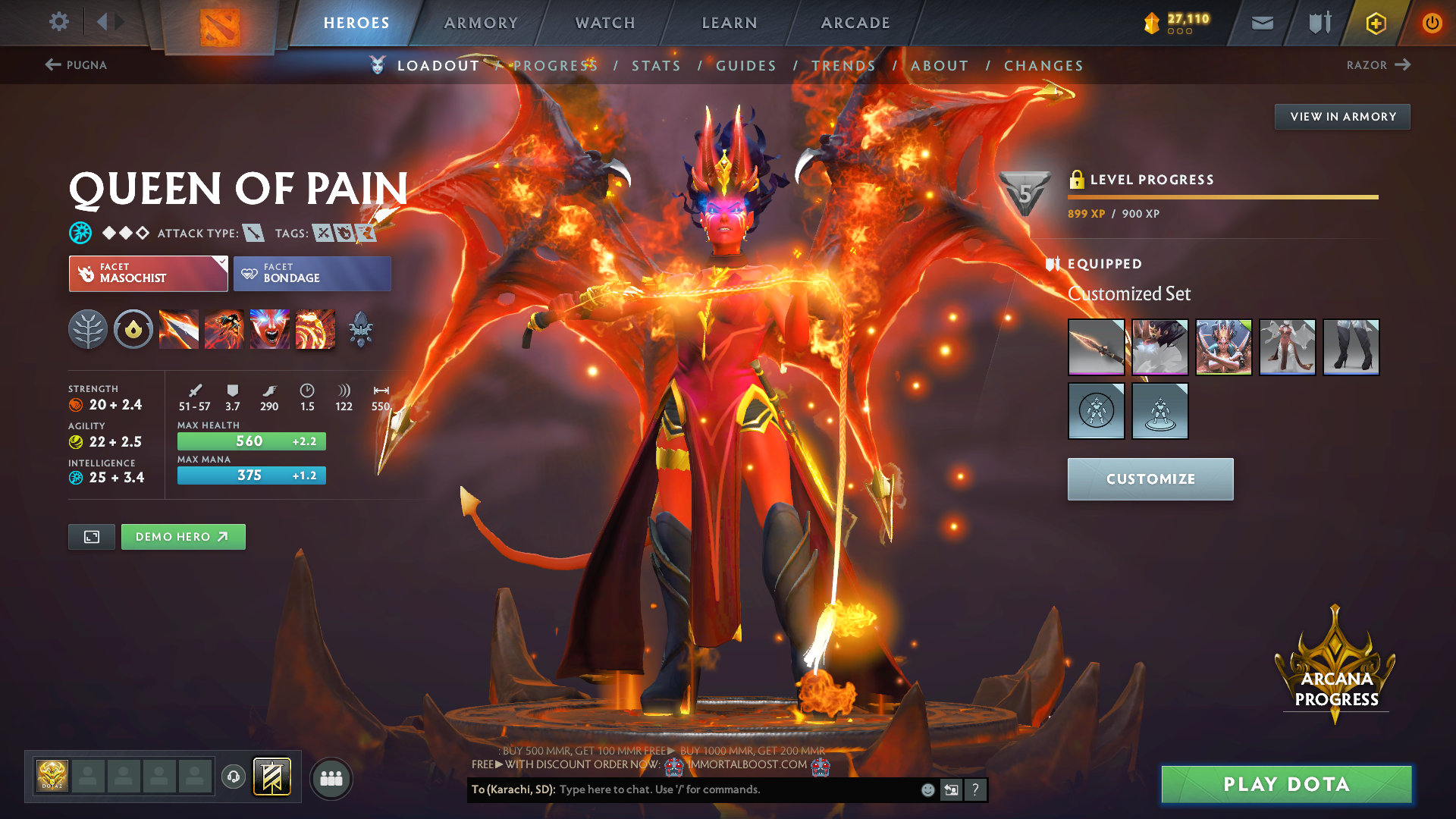The height and width of the screenshot is (819, 1456).
Task: Quit the game with the power button
Action: (1432, 23)
